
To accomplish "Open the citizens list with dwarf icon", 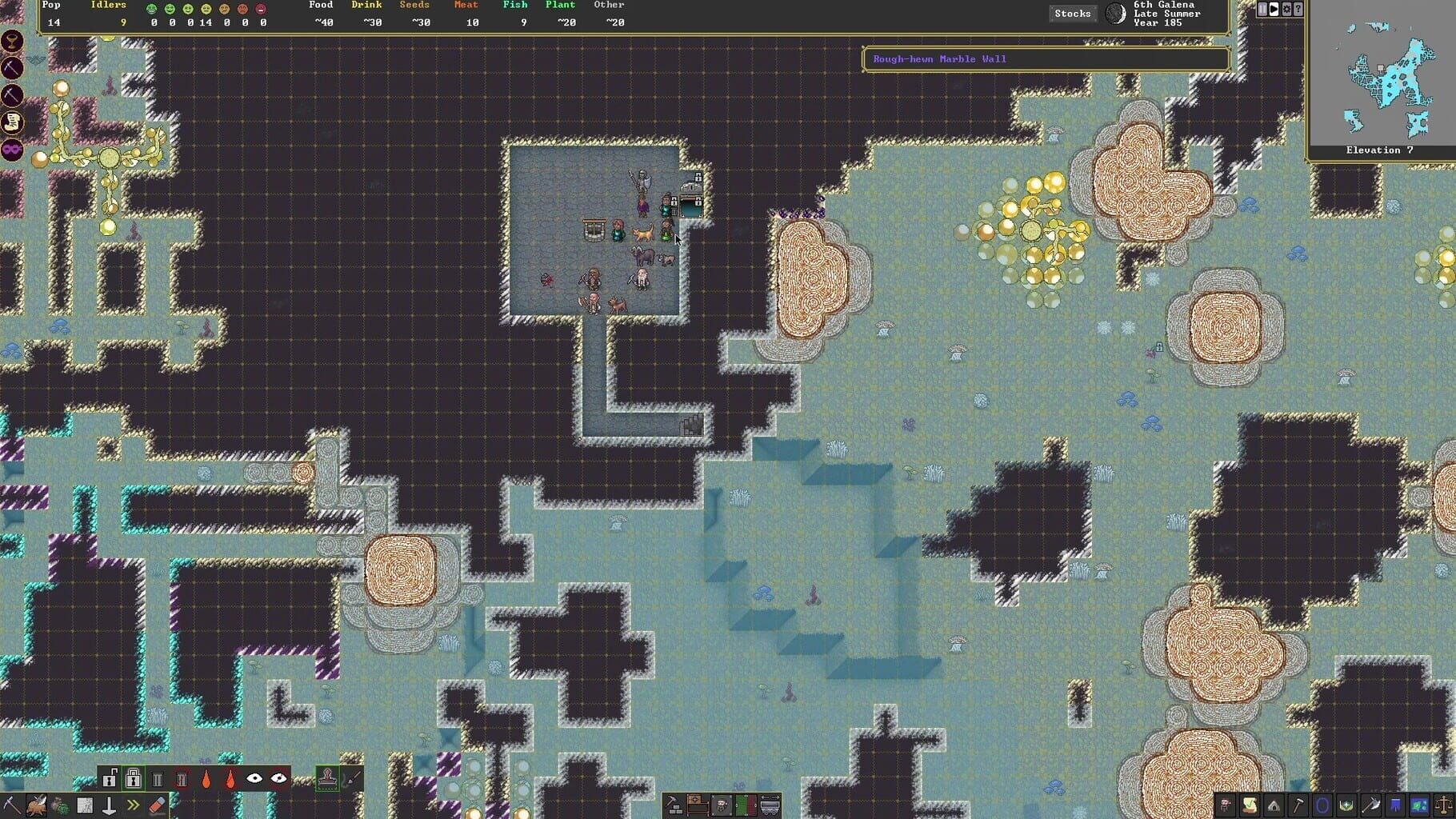I will (x=1226, y=804).
